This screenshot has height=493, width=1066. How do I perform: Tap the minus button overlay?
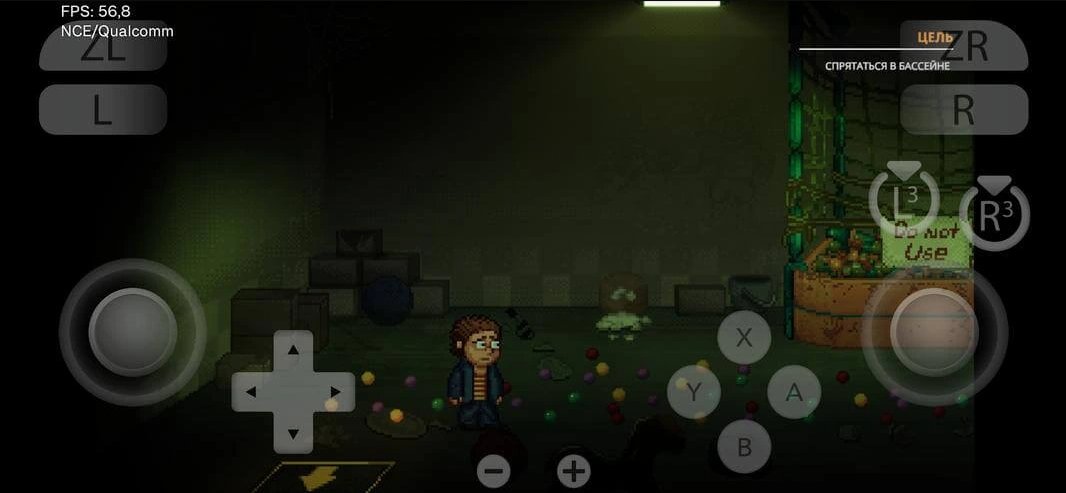pos(493,470)
